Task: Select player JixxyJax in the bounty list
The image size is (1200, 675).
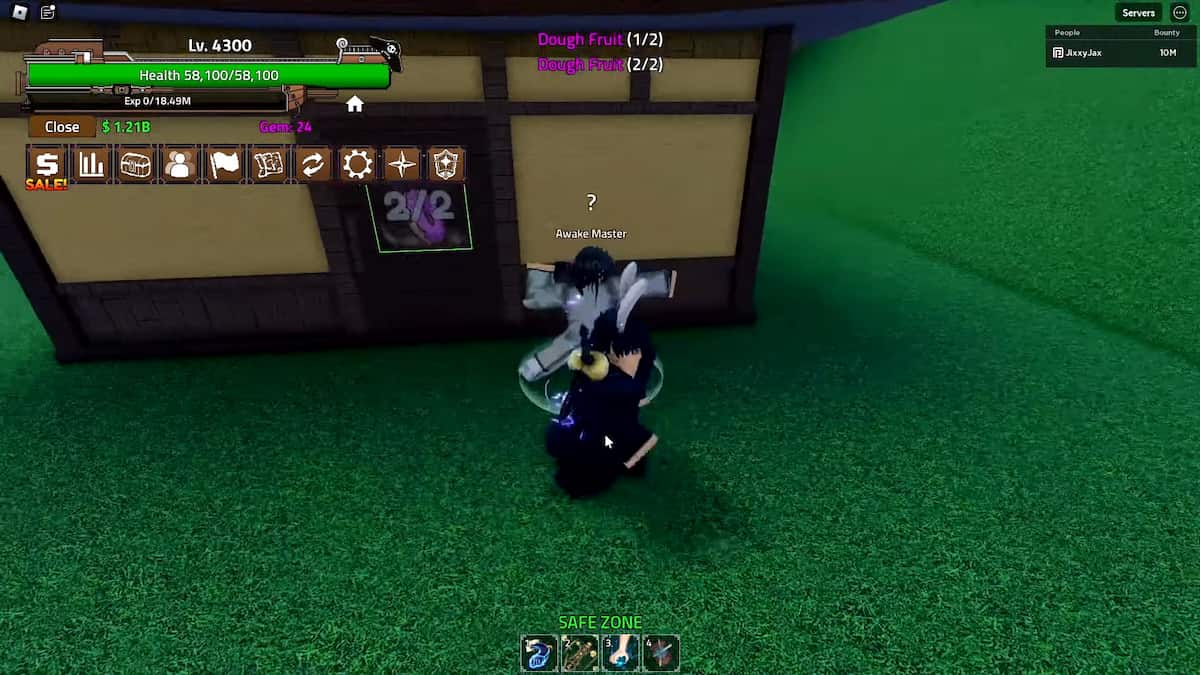Action: [x=1082, y=52]
